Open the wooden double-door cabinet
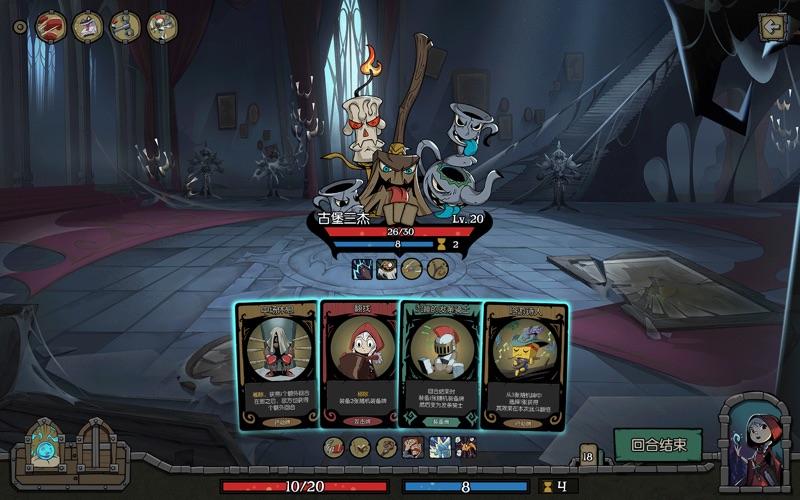Image resolution: width=800 pixels, height=500 pixels. [x=96, y=443]
